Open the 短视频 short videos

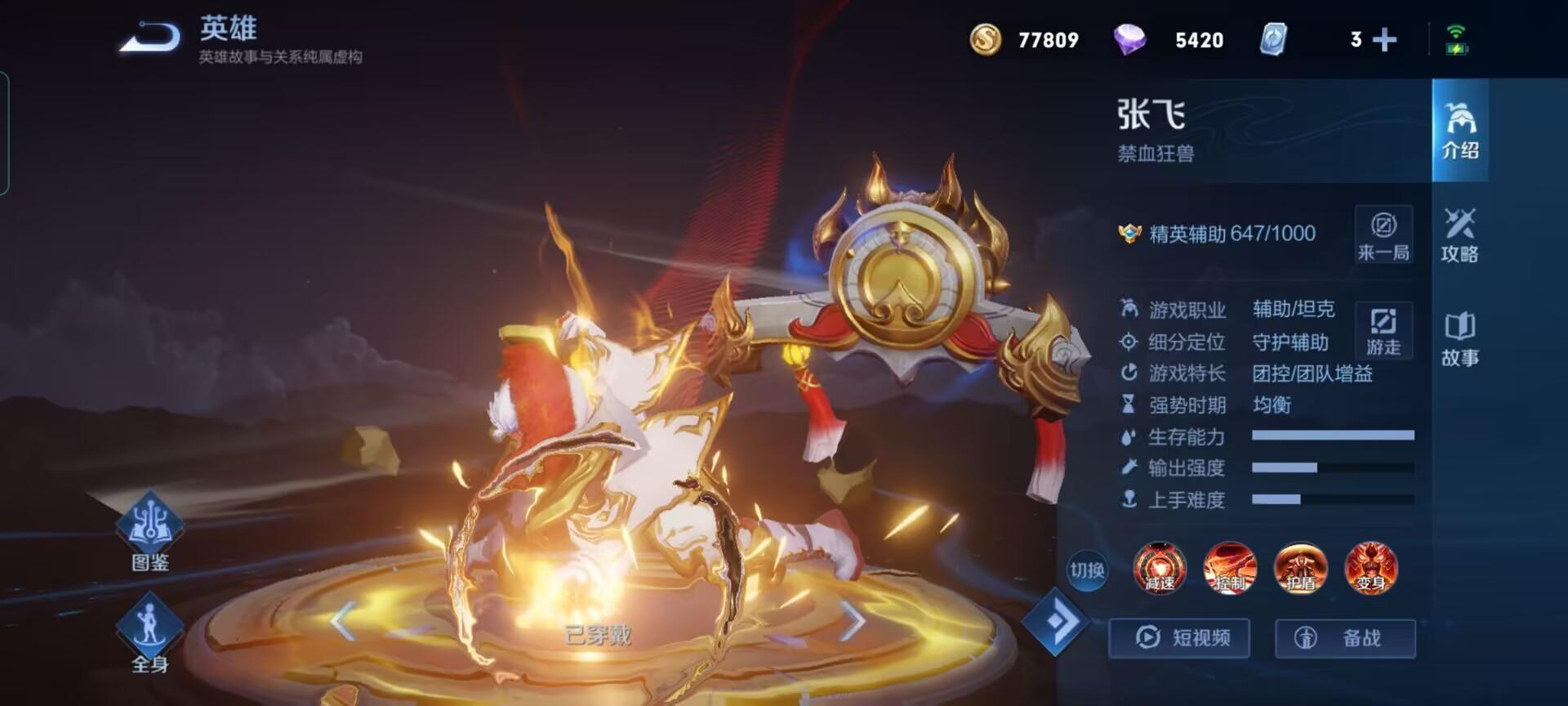1179,637
